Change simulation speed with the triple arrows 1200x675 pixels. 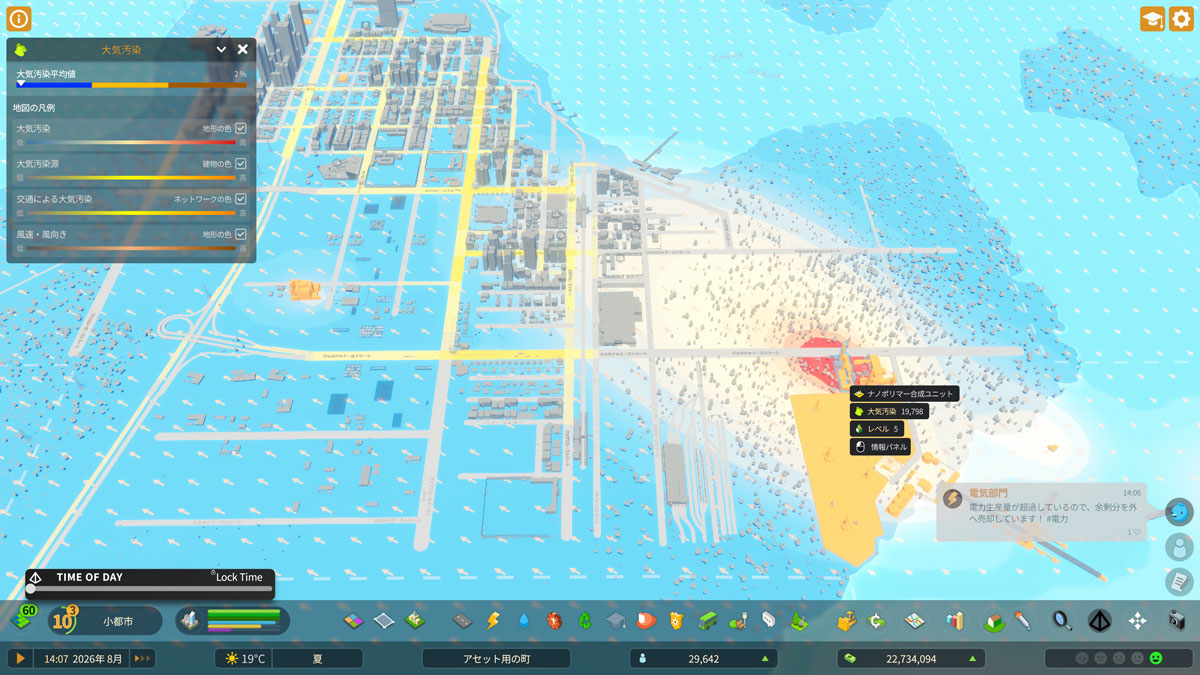coord(143,658)
